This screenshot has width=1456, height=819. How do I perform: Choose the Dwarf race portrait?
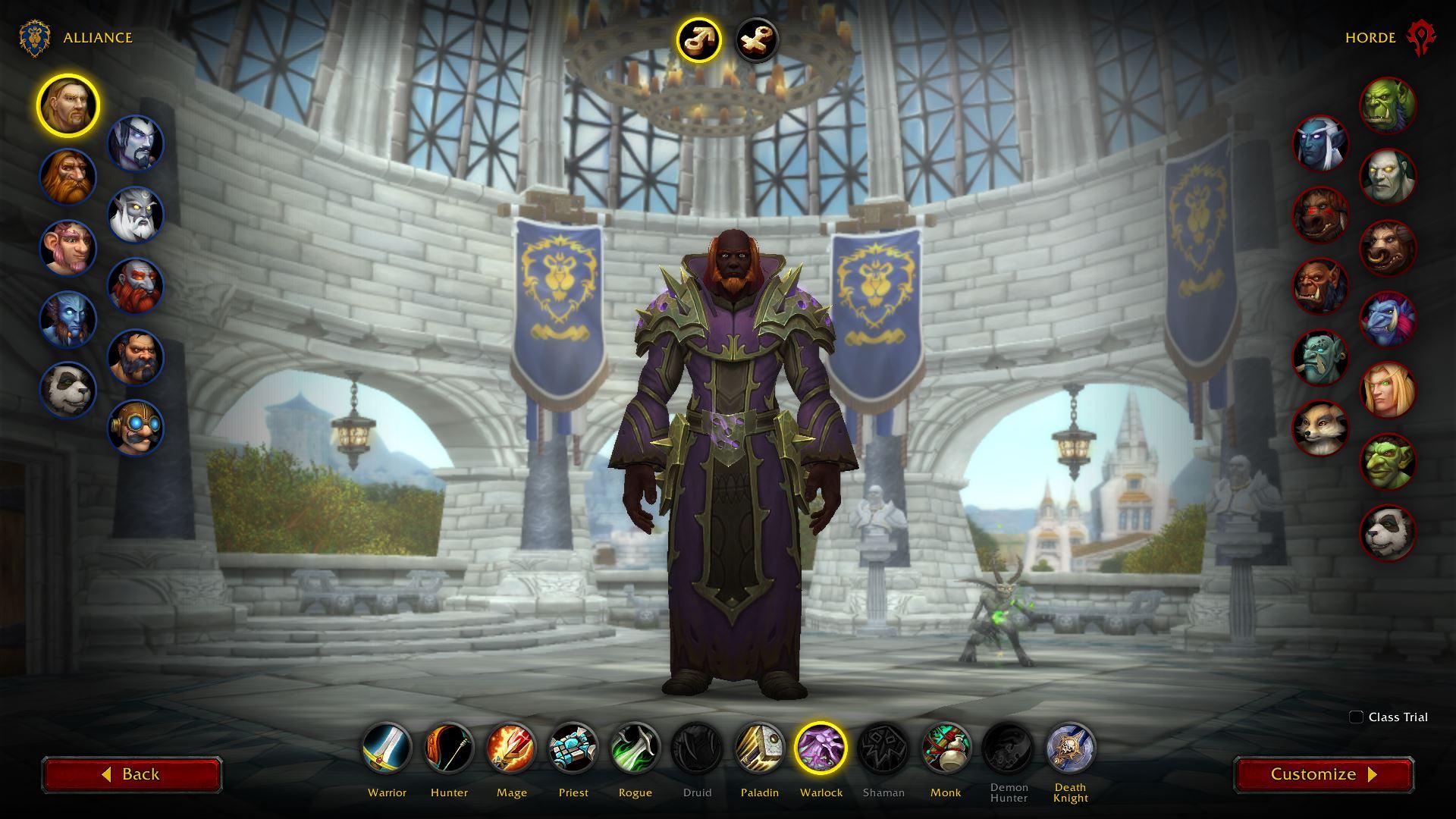(x=68, y=177)
